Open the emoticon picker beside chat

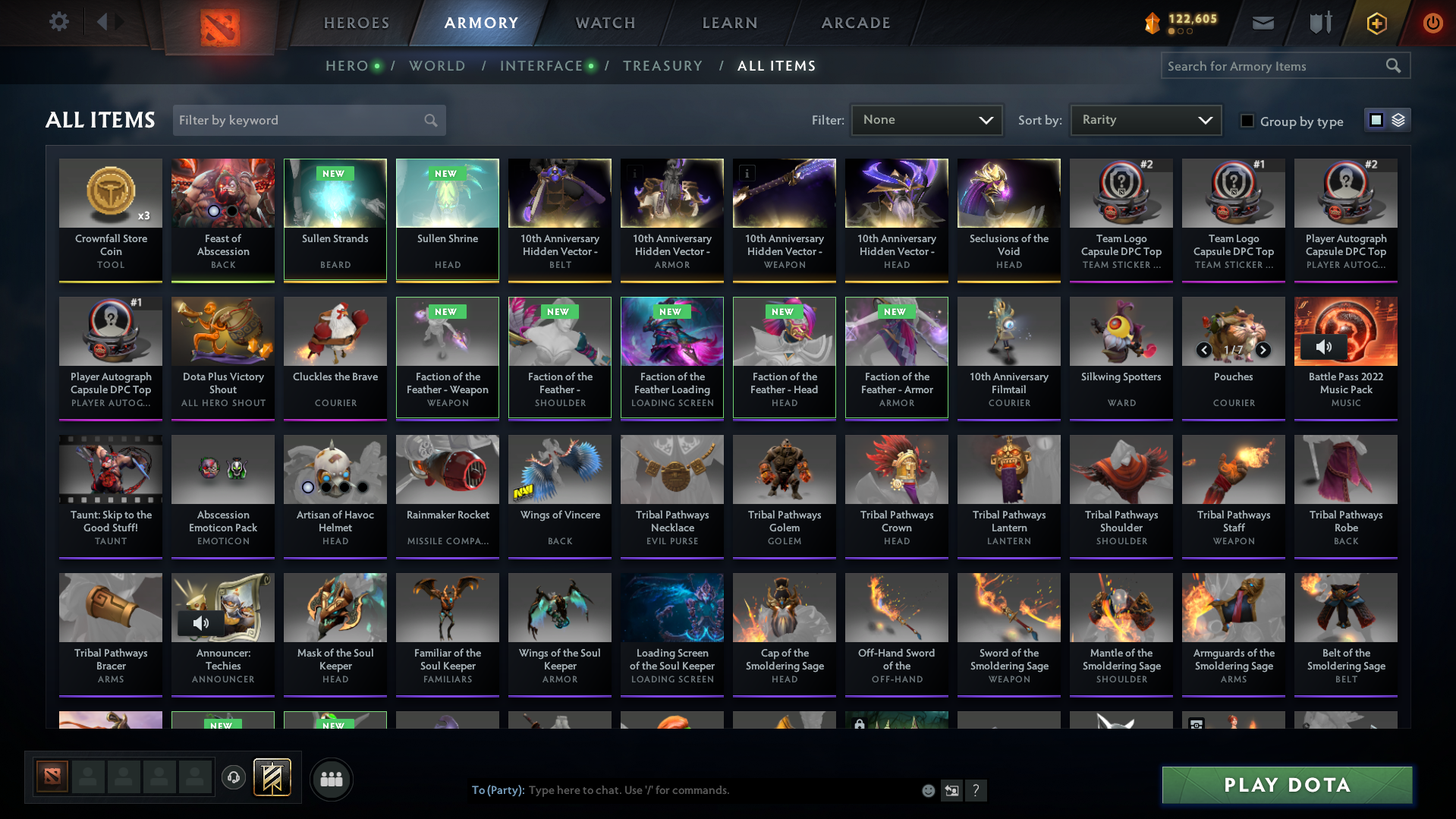[x=928, y=790]
